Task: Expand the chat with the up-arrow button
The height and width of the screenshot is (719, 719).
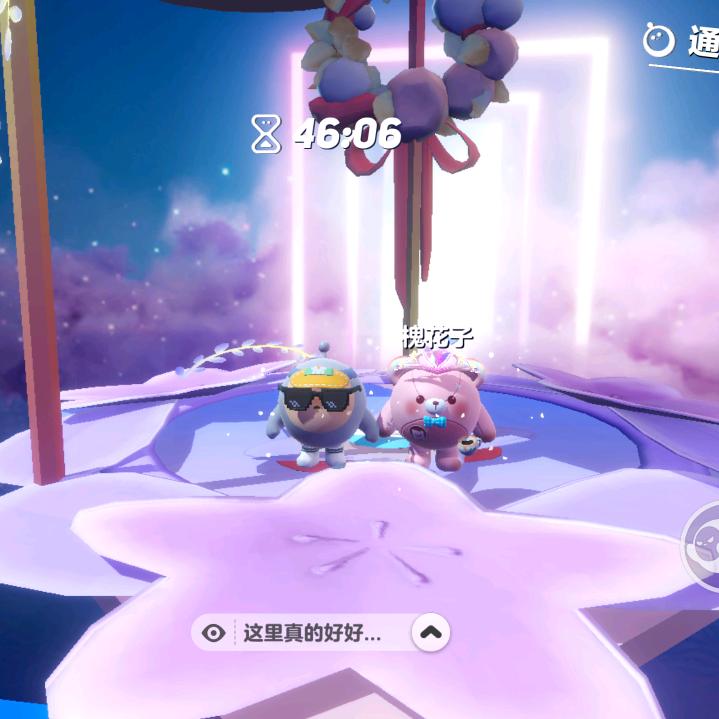Action: (x=430, y=632)
